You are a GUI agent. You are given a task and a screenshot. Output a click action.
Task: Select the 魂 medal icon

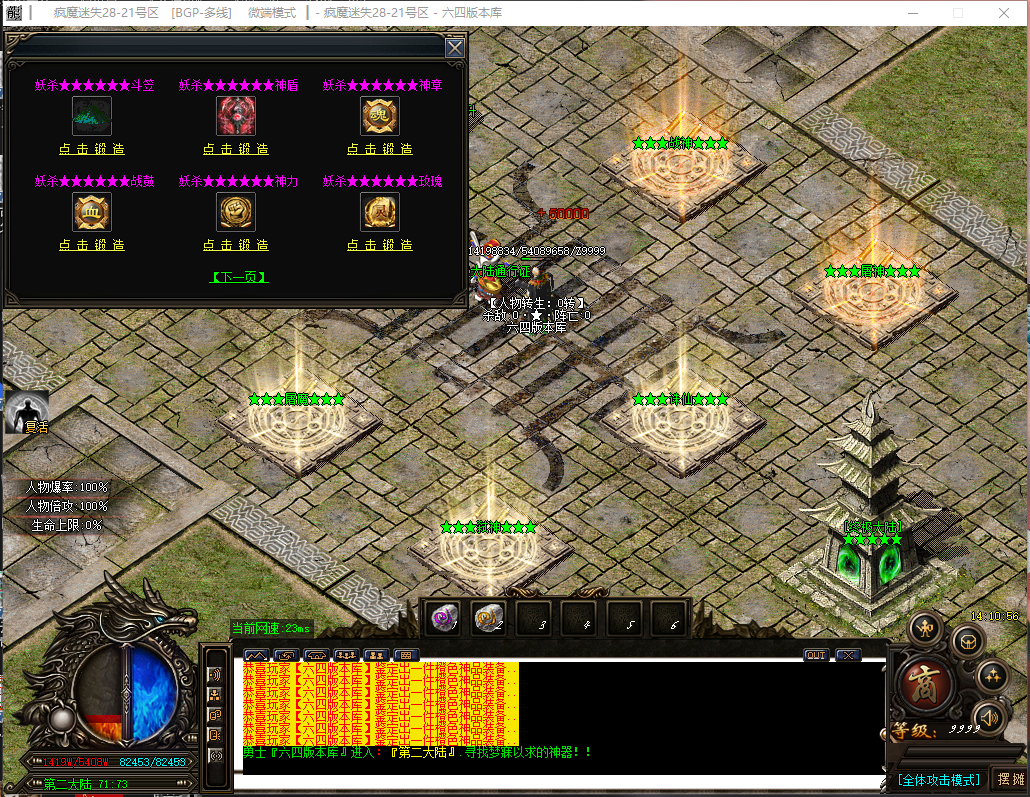point(380,116)
